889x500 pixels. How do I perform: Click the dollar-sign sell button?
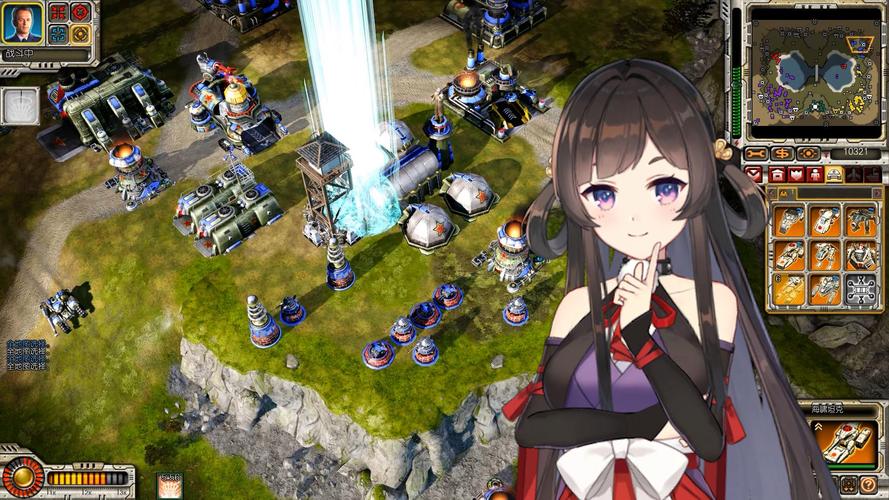click(782, 153)
